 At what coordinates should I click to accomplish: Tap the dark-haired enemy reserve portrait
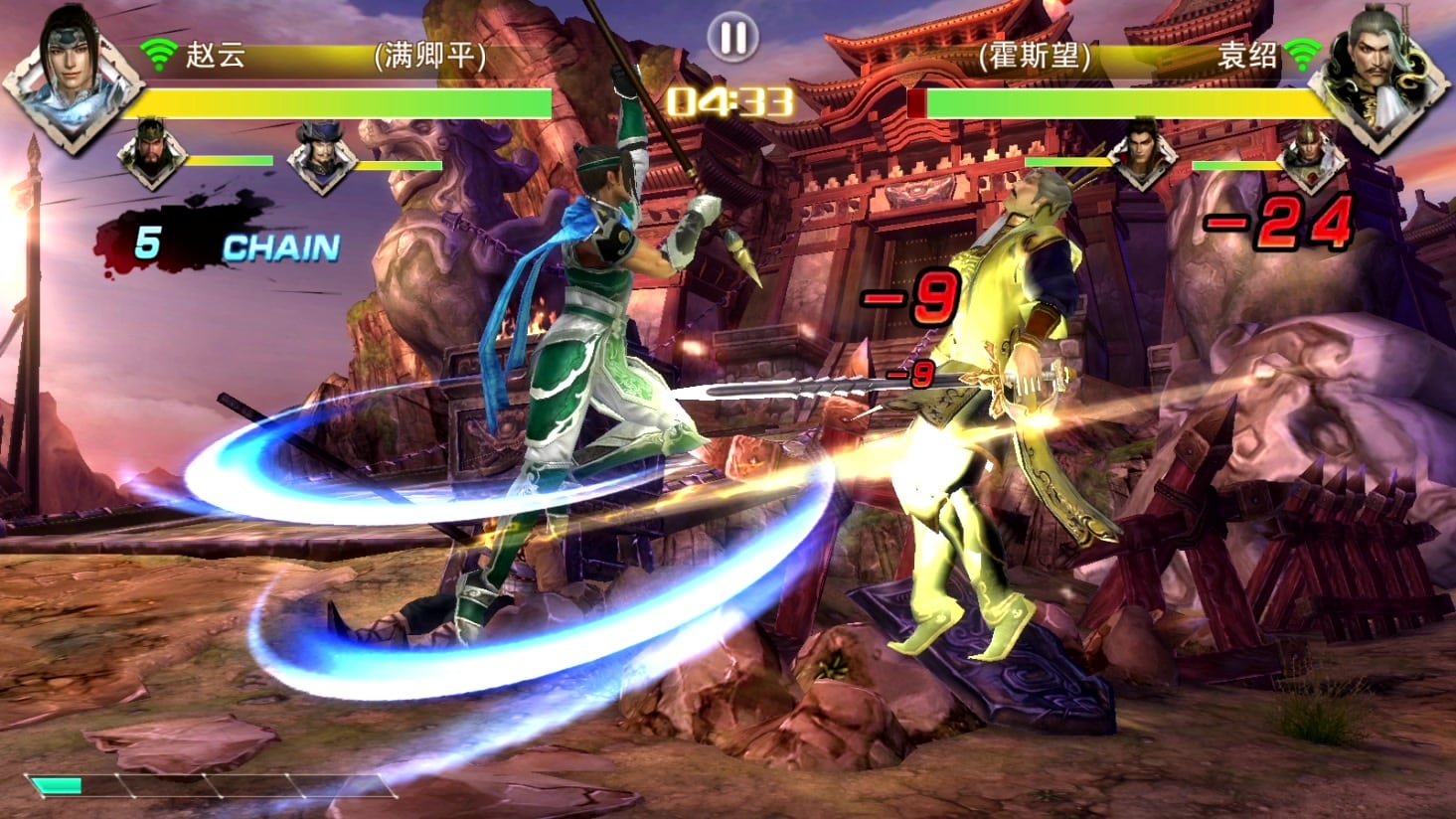pyautogui.click(x=1144, y=156)
